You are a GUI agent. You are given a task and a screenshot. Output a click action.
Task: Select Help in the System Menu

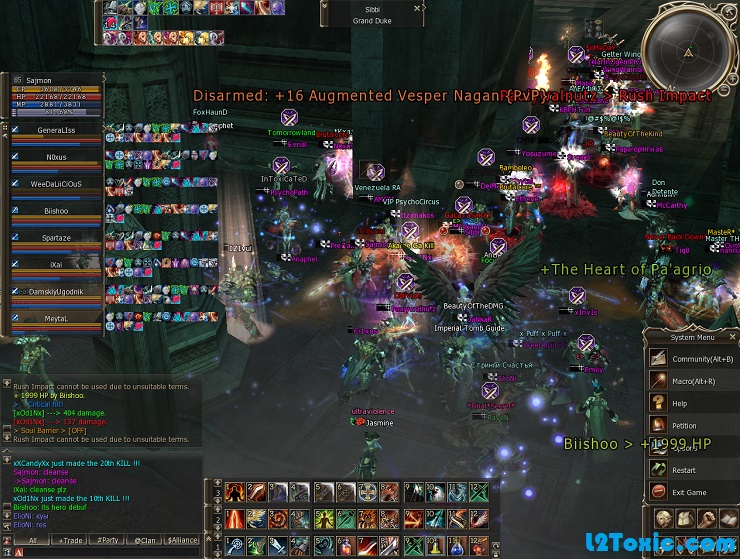tap(680, 403)
